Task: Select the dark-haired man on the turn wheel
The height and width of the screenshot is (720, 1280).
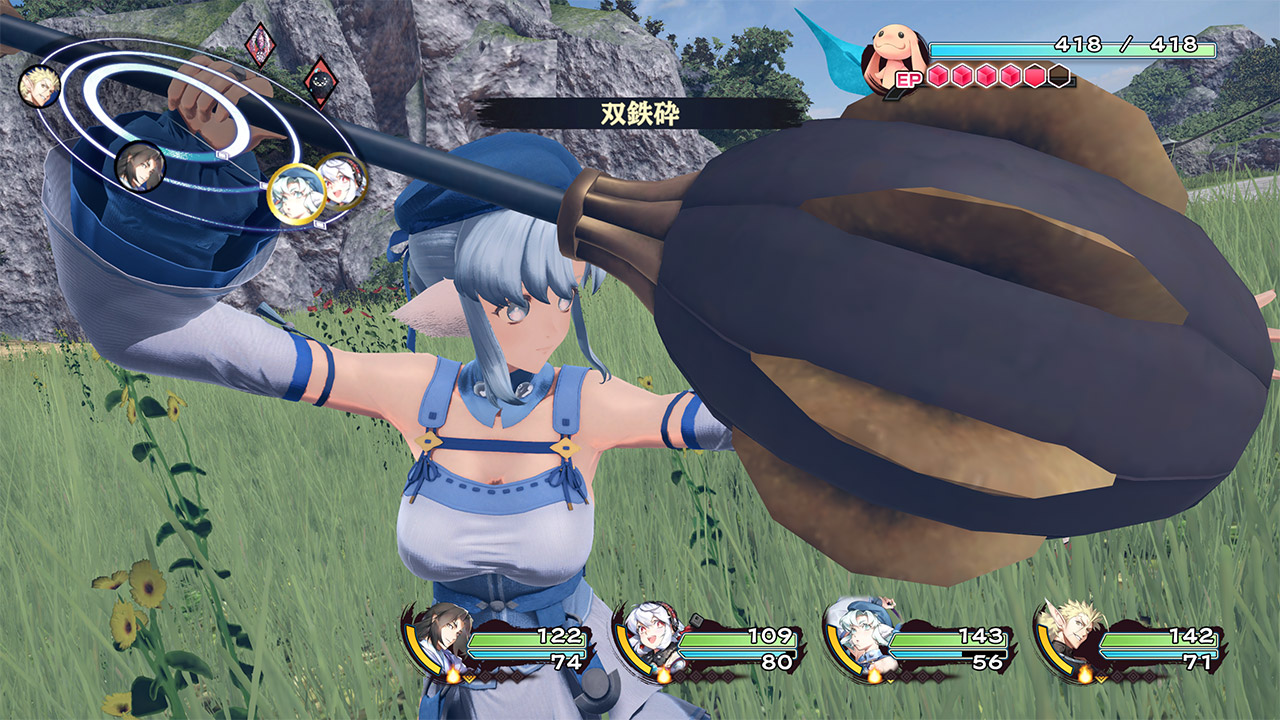Action: click(x=138, y=167)
